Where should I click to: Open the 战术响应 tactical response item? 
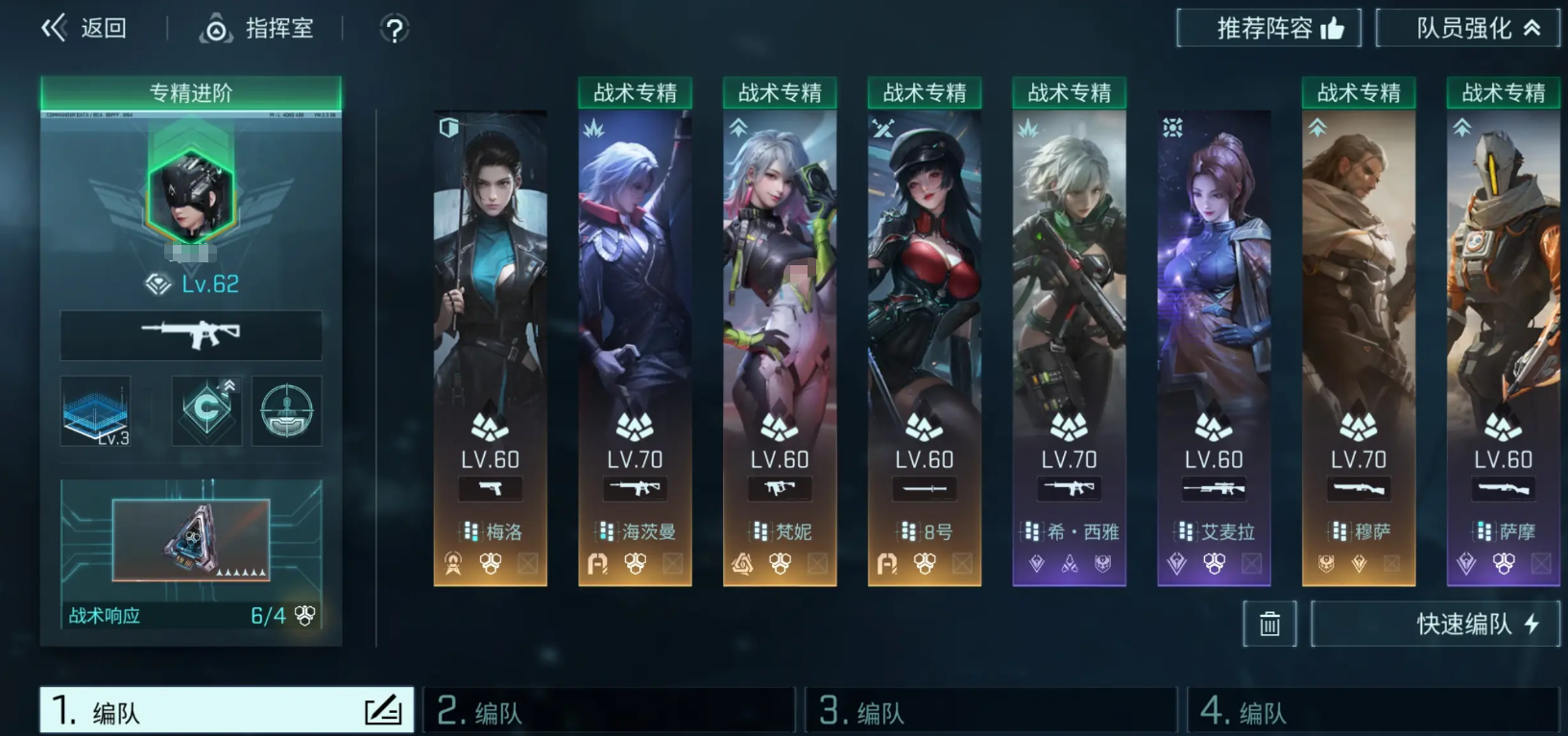[x=191, y=552]
